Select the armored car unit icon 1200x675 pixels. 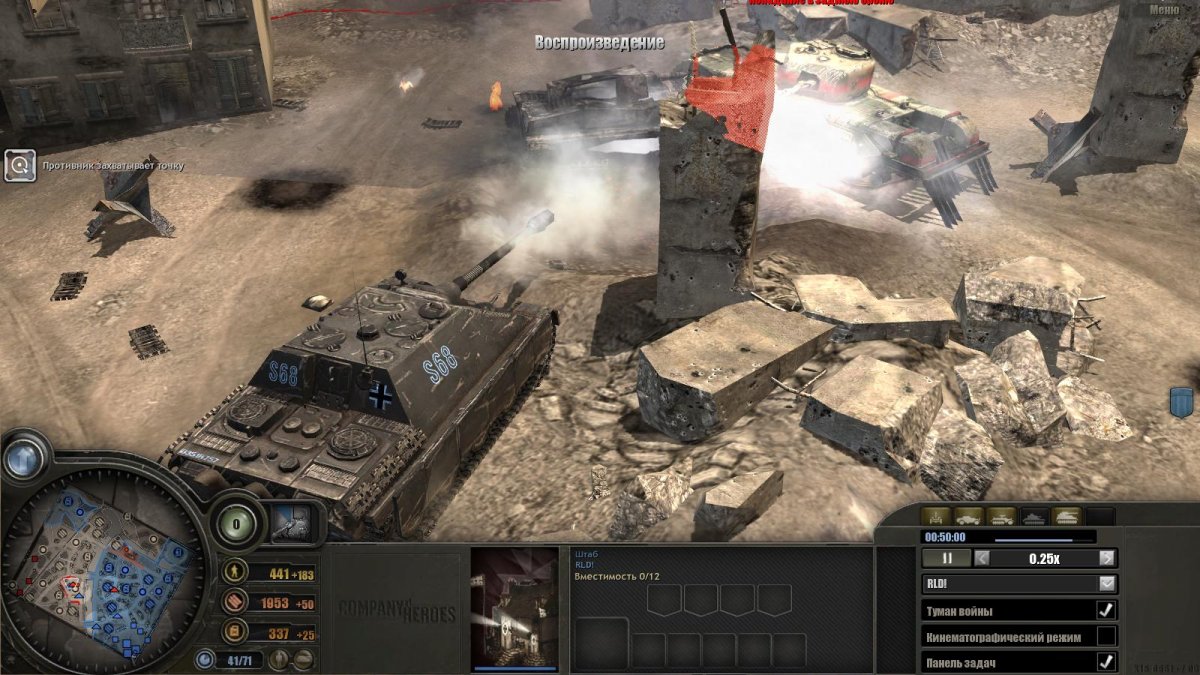(x=969, y=517)
